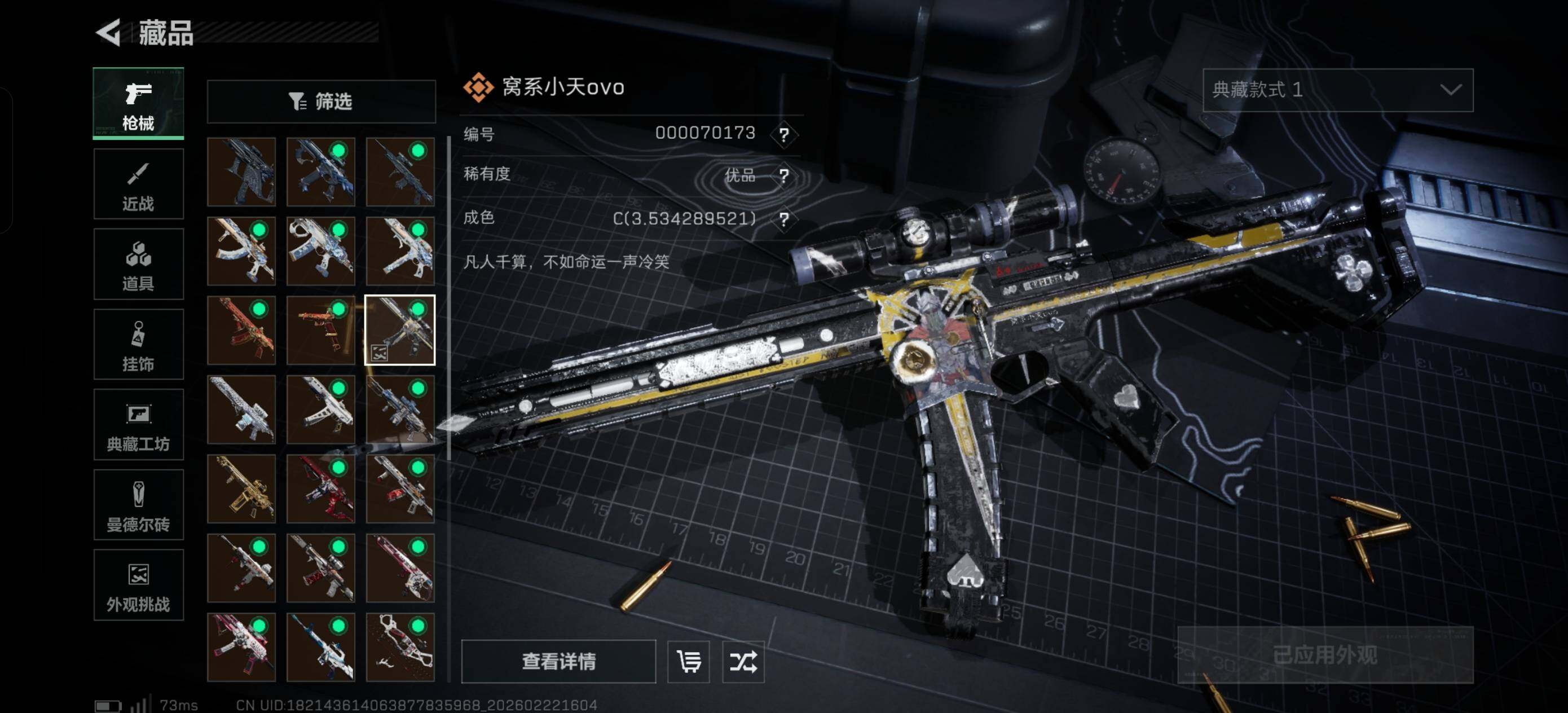Select the golden rifle skin thumbnail
Image resolution: width=1568 pixels, height=713 pixels.
tap(241, 489)
